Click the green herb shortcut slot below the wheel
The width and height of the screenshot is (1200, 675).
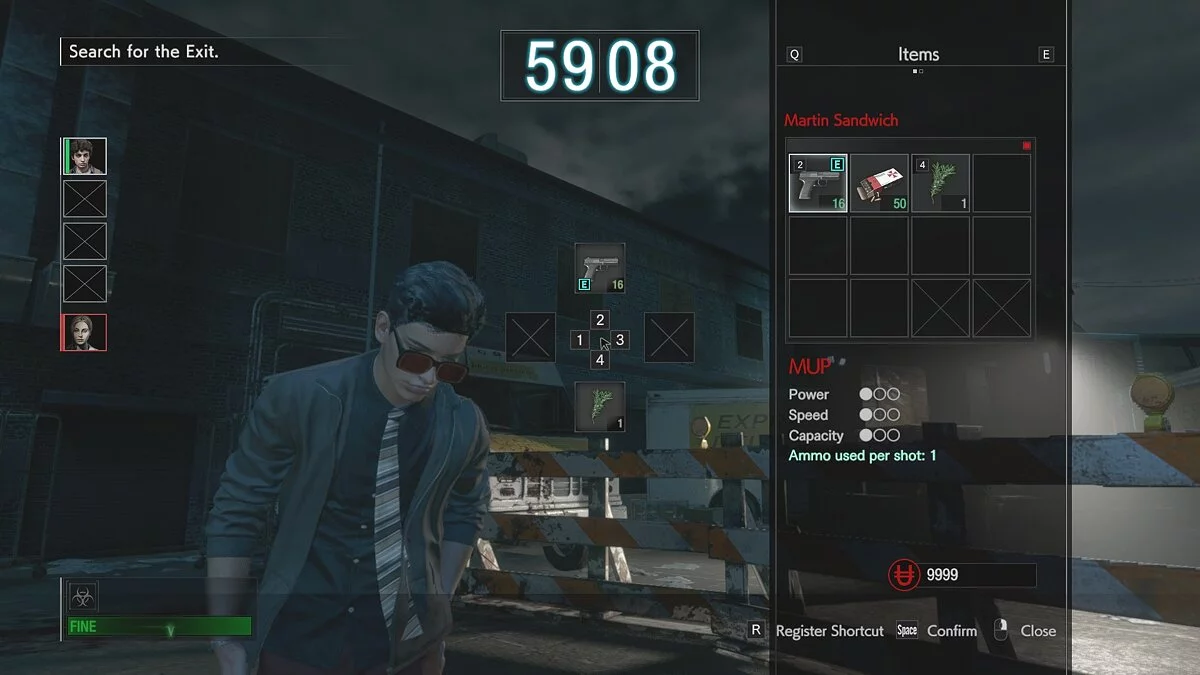point(600,407)
